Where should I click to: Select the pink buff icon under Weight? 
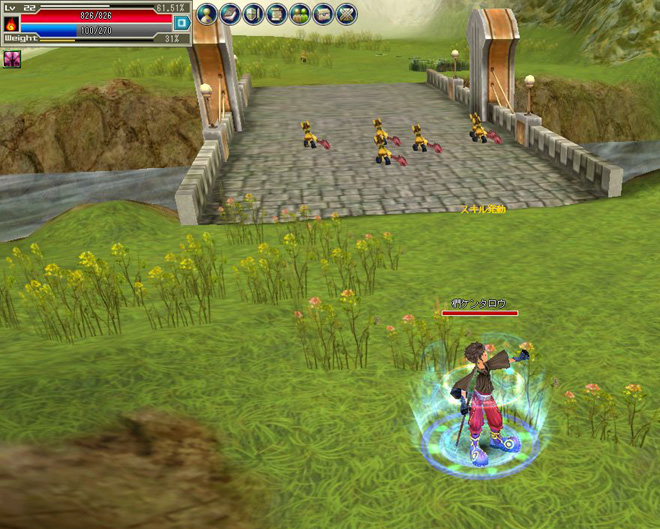pos(12,59)
